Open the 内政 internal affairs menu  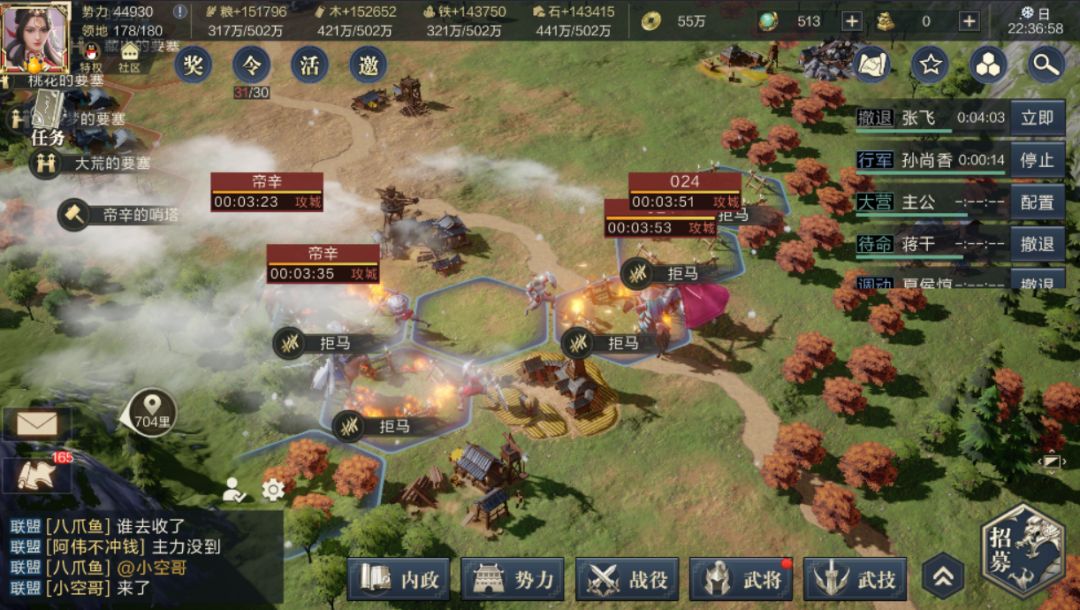pyautogui.click(x=399, y=579)
